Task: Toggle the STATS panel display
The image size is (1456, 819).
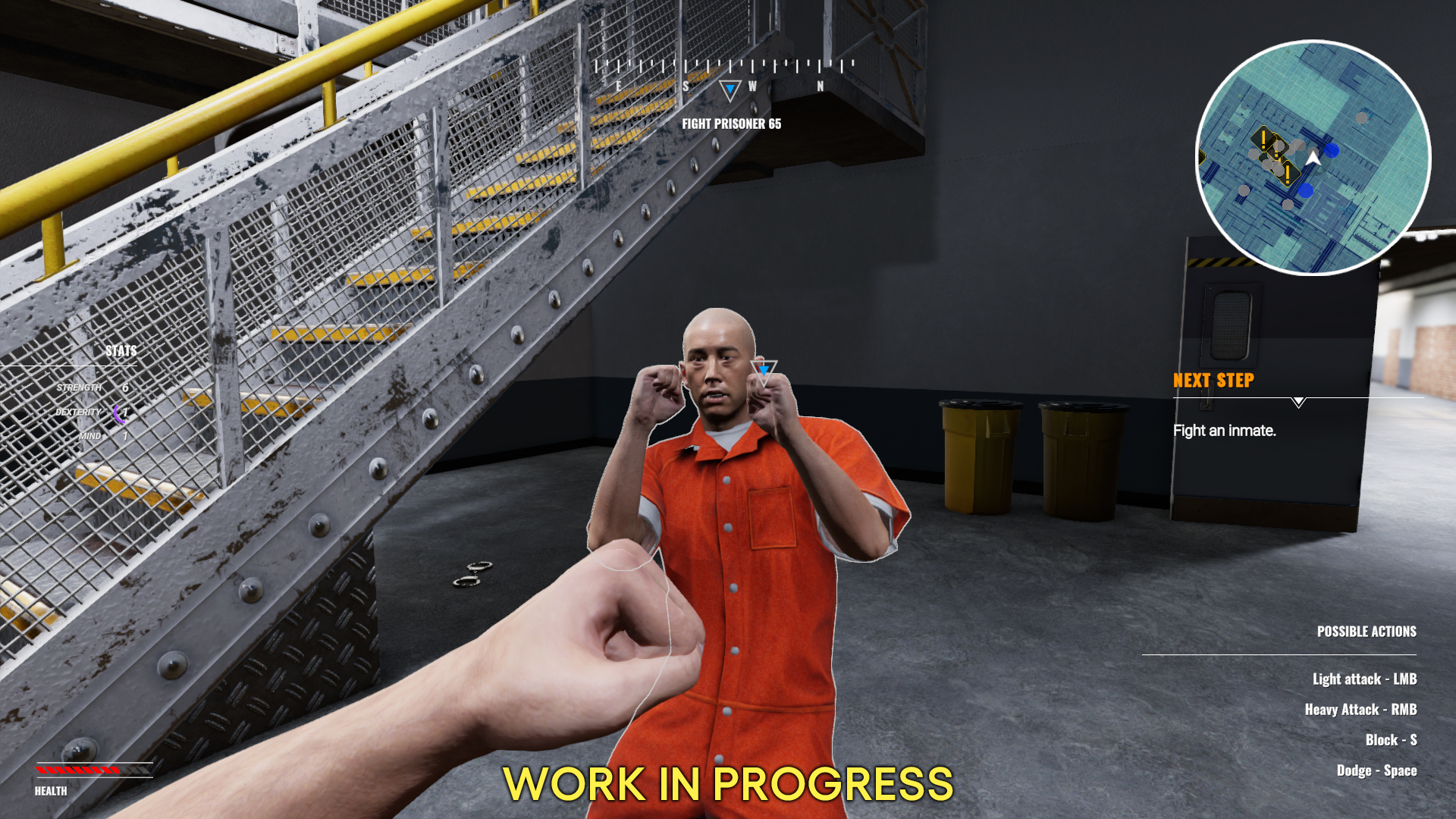Action: (x=122, y=351)
